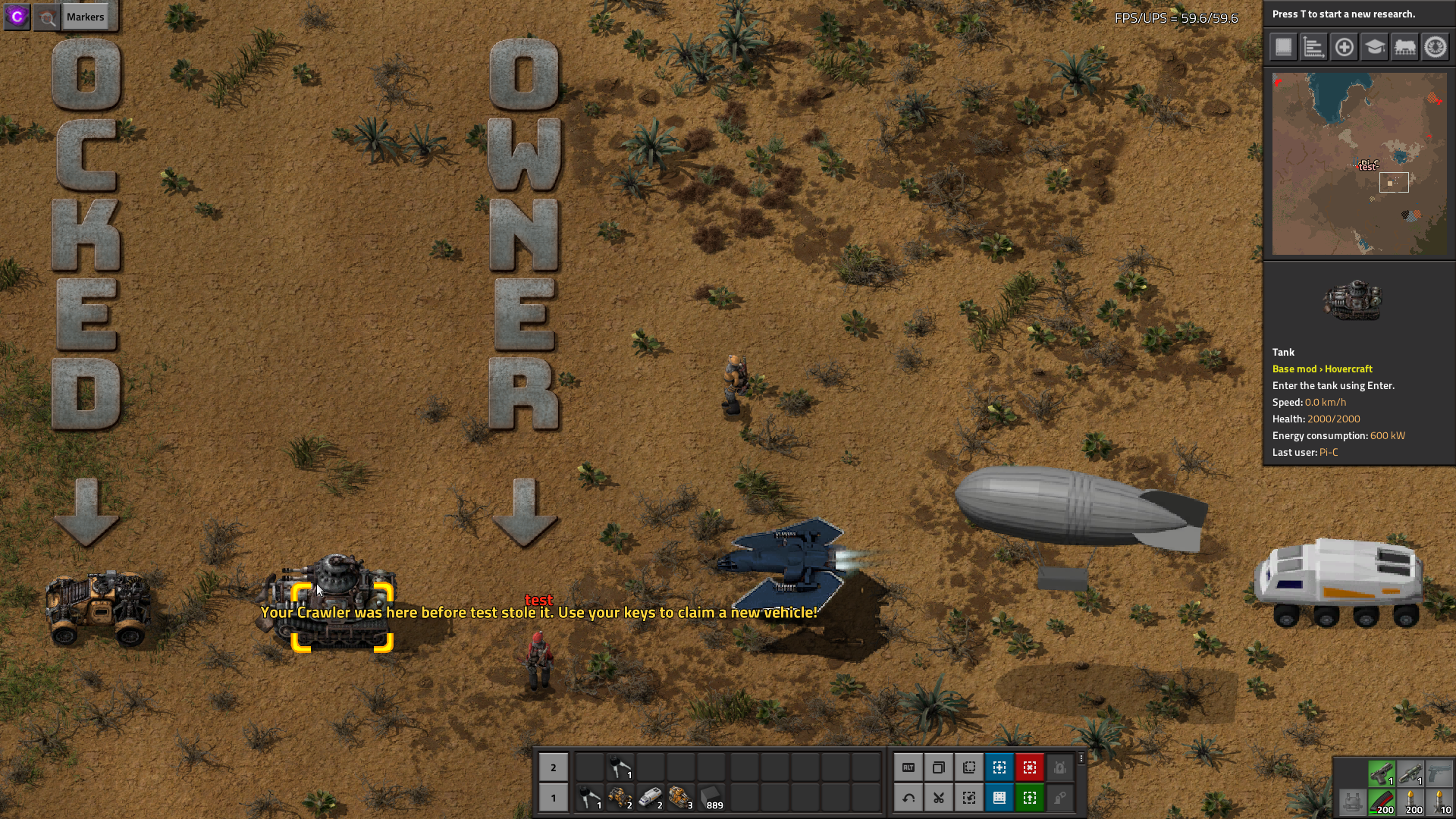Select the highlighted magazine ammo slot
Screen dimensions: 1456x819
click(x=1382, y=802)
